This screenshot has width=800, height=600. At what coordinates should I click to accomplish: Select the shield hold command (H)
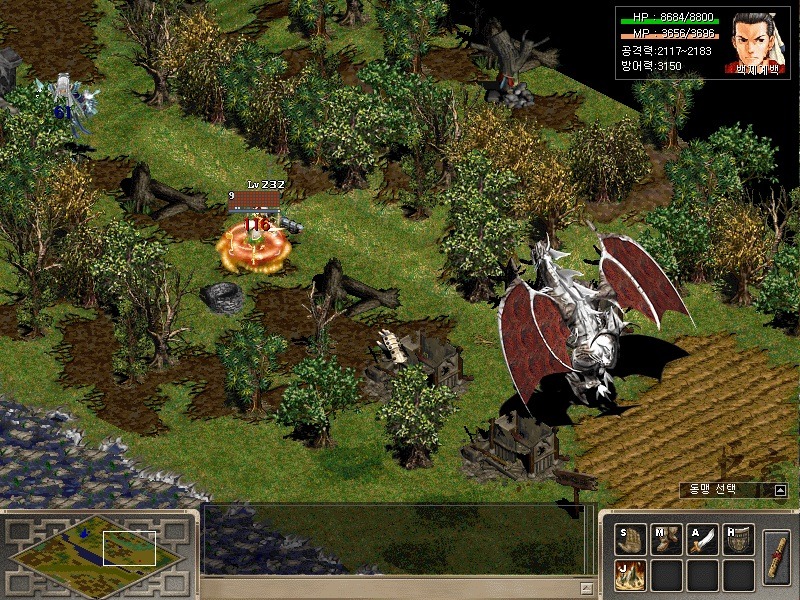739,540
